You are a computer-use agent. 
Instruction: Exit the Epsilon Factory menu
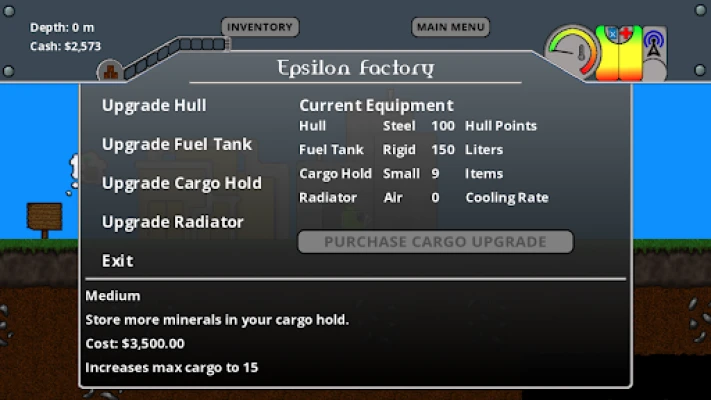[117, 261]
